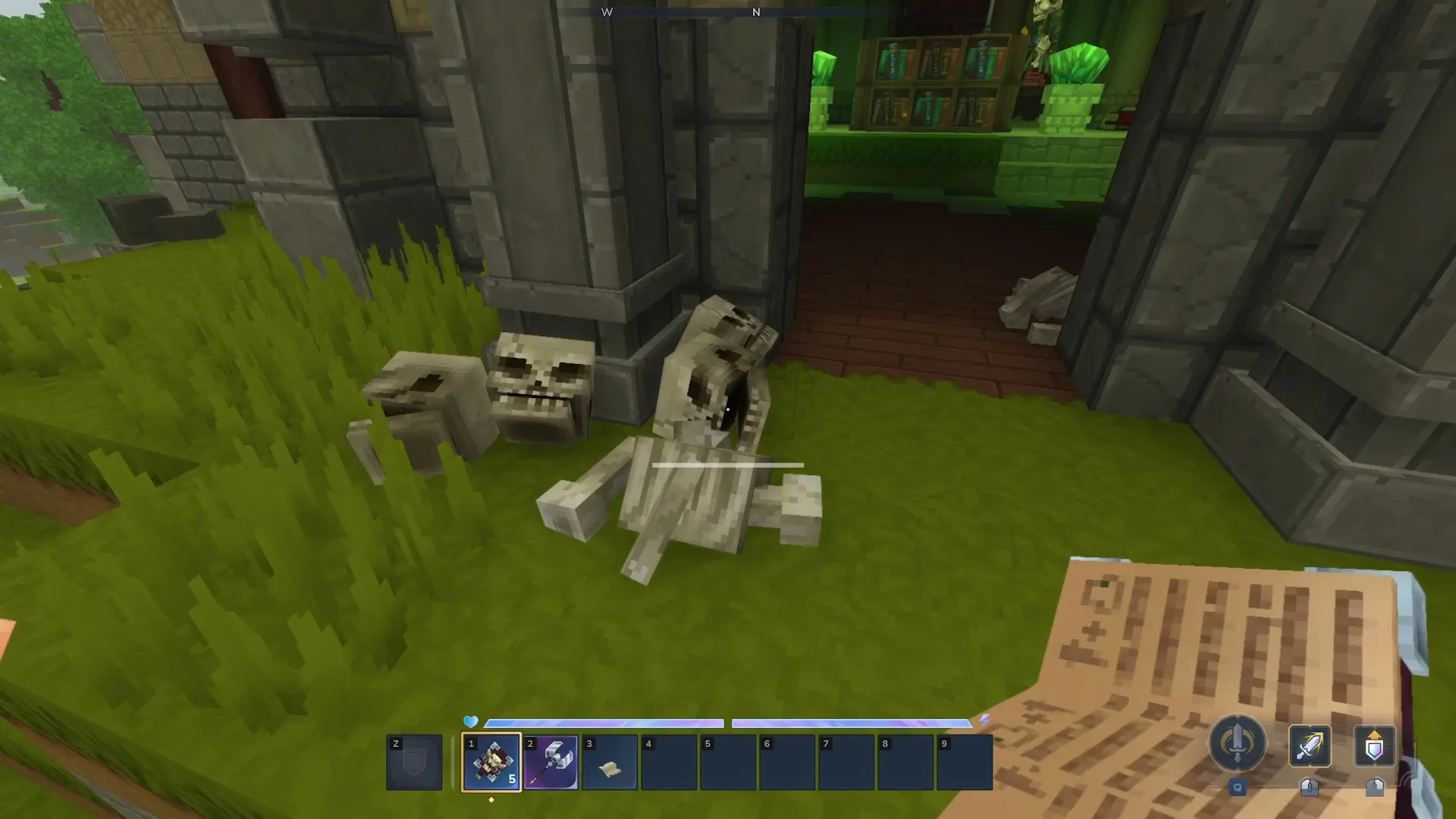1456x819 pixels.
Task: Activate the round sword signature ability icon
Action: click(1237, 743)
